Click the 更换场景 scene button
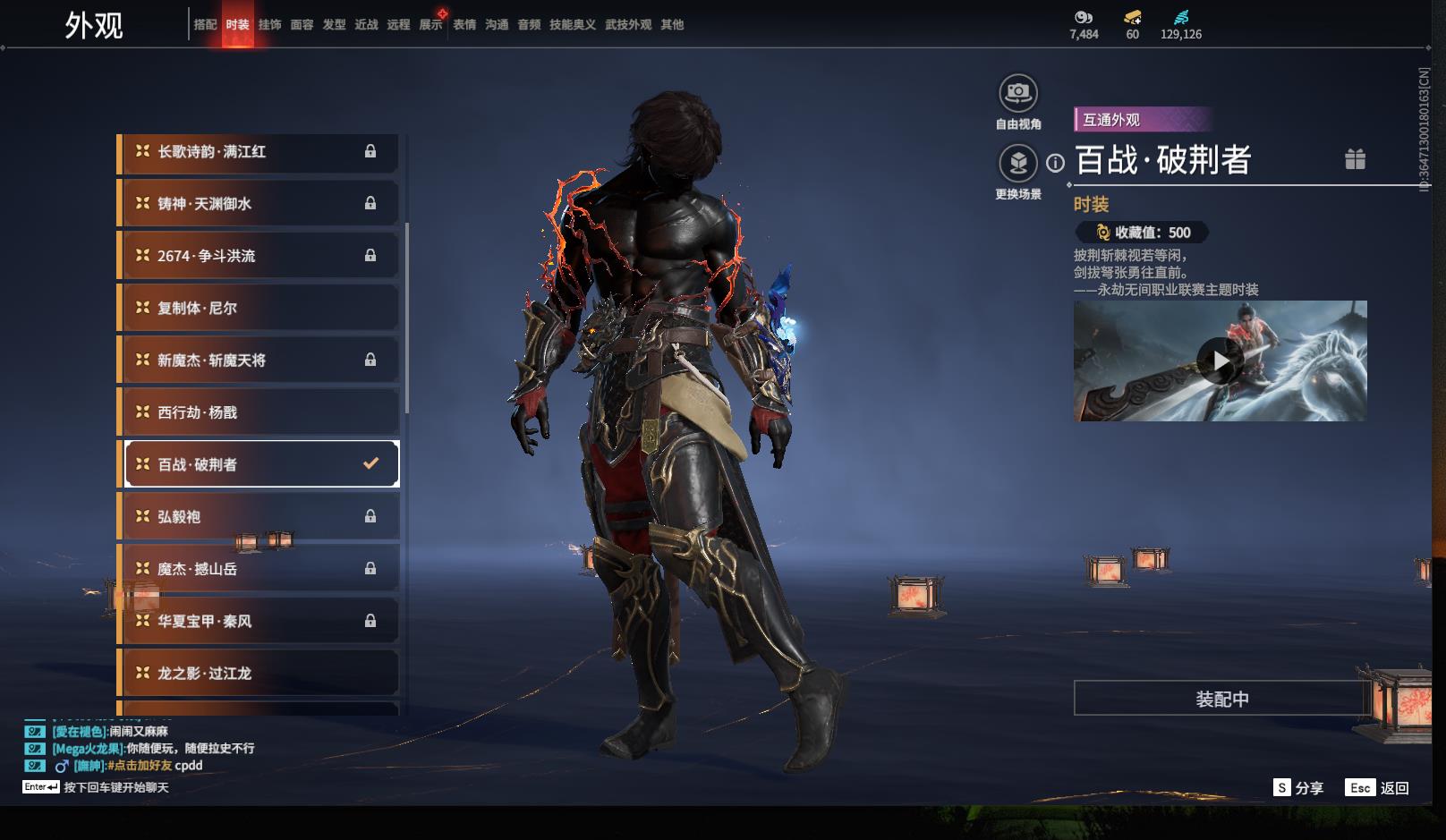 tap(1017, 164)
